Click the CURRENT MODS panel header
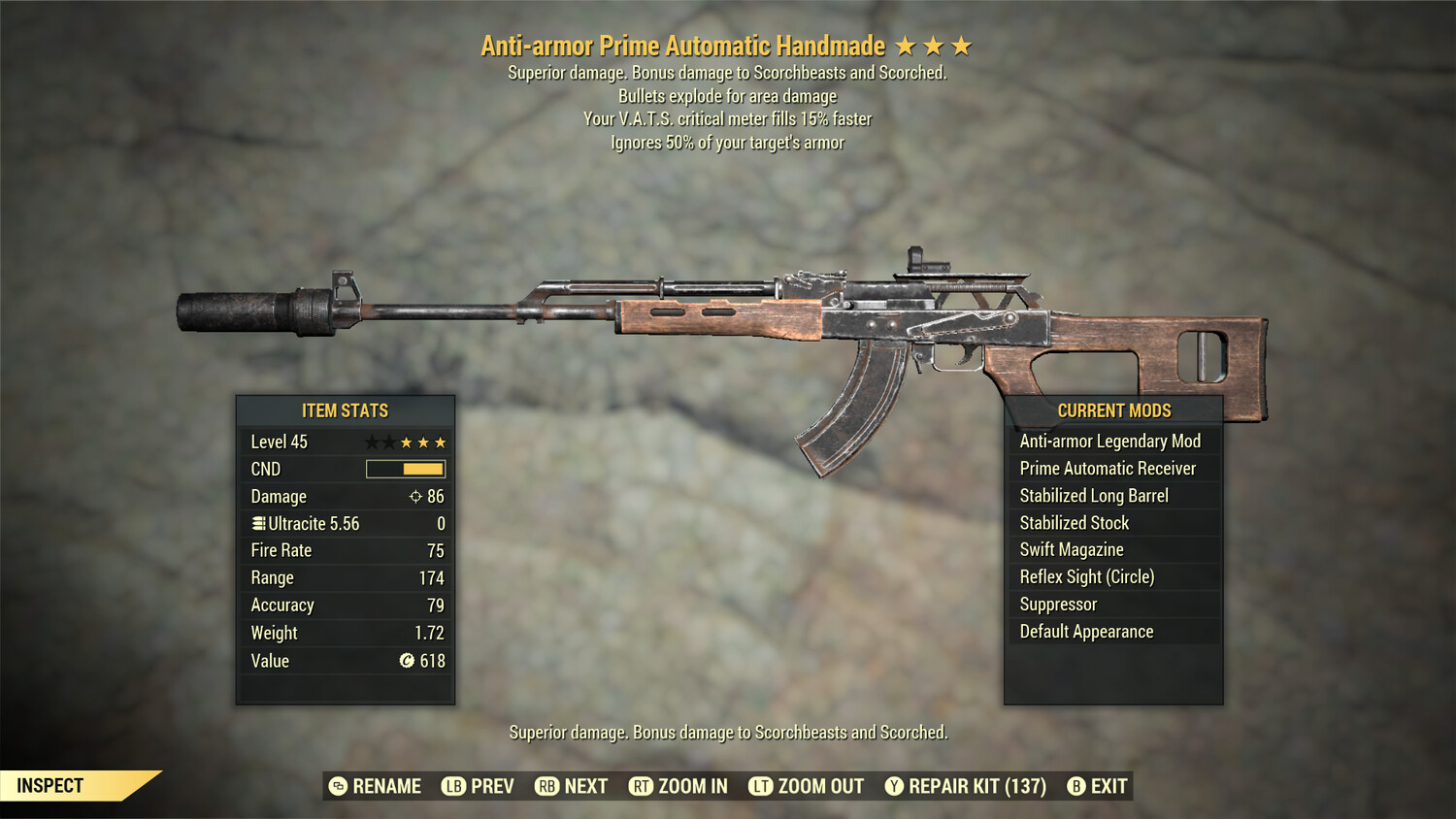1456x819 pixels. pos(1113,410)
